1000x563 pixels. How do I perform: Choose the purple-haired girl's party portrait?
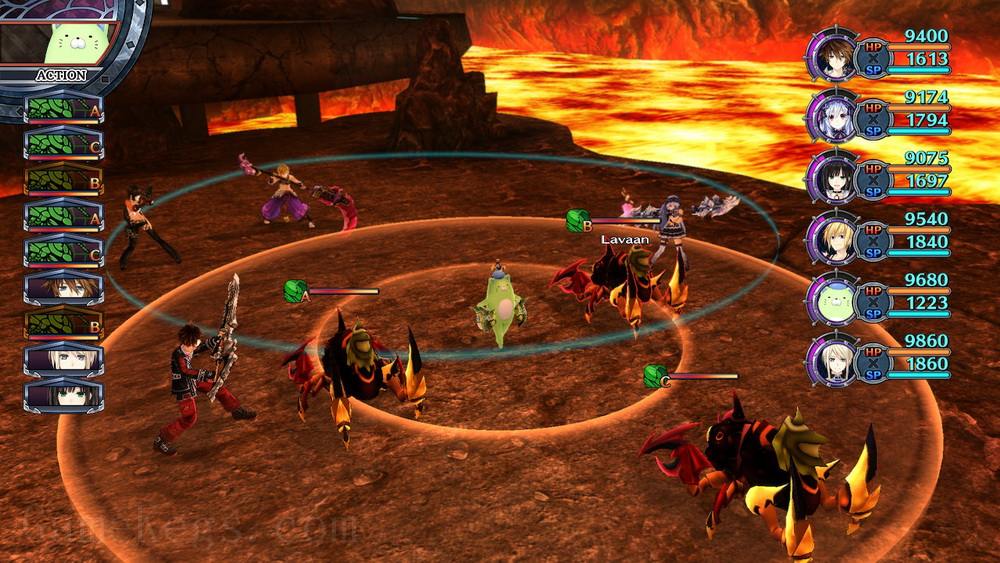pos(832,119)
